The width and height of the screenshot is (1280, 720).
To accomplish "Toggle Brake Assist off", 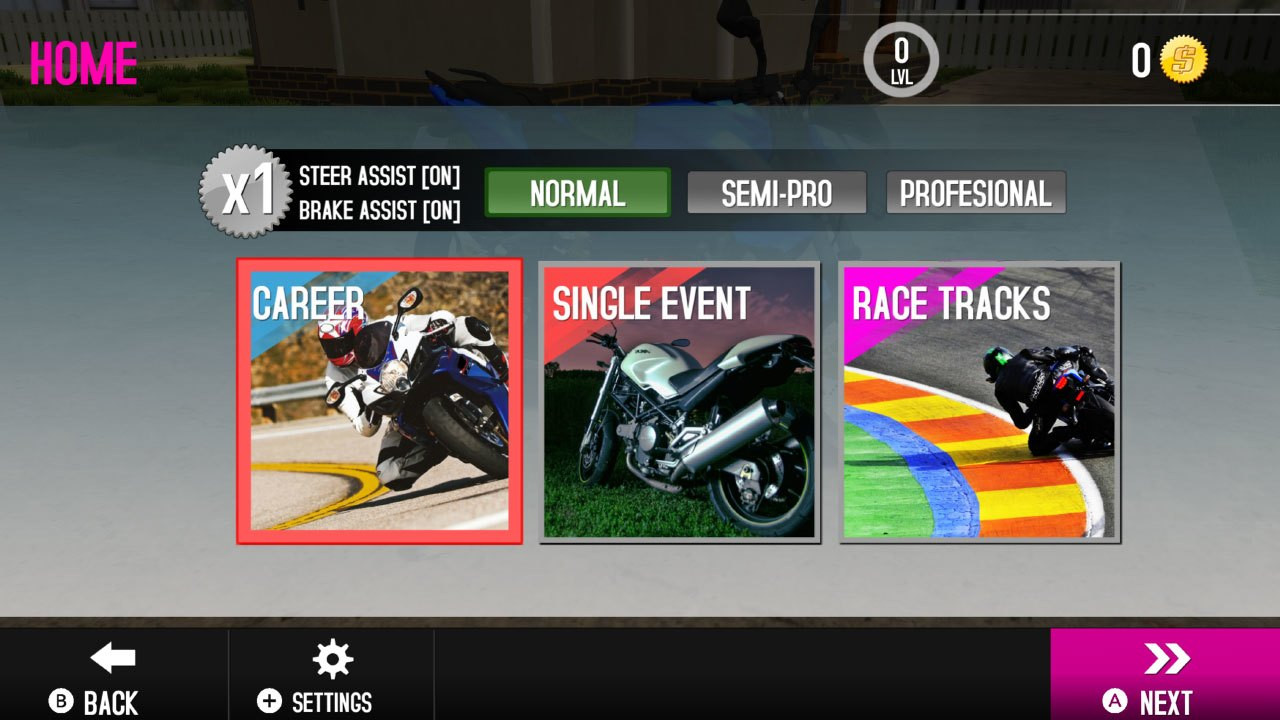I will click(x=380, y=210).
